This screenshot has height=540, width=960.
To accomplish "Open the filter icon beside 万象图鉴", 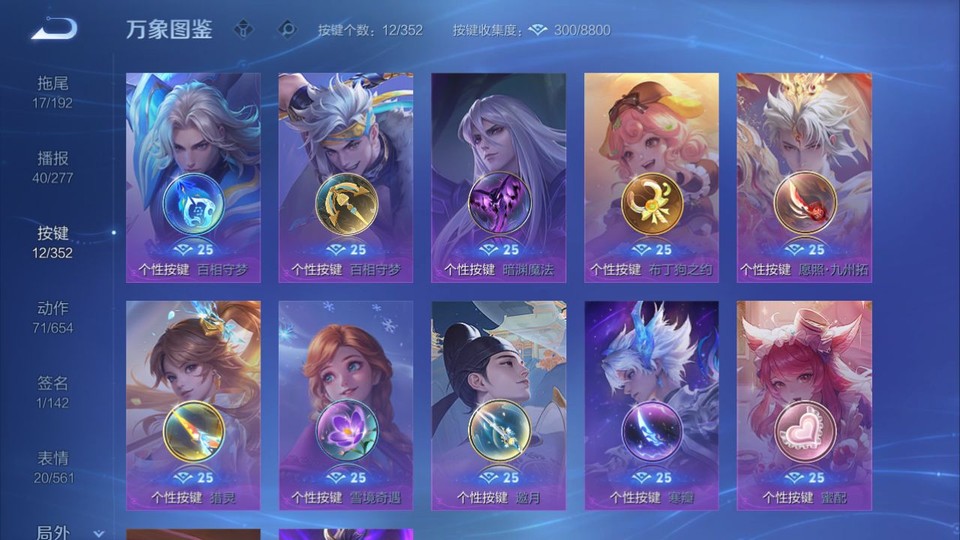I will pos(243,29).
